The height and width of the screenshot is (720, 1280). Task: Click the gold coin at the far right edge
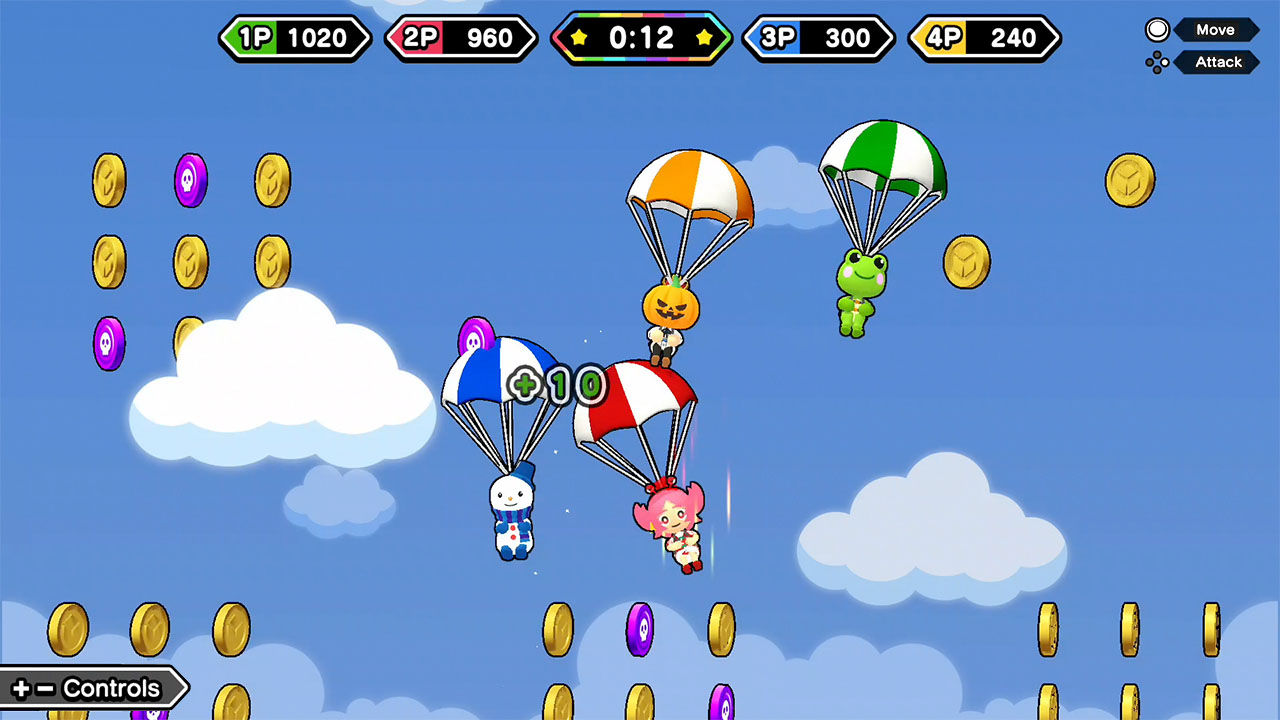pyautogui.click(x=1133, y=181)
